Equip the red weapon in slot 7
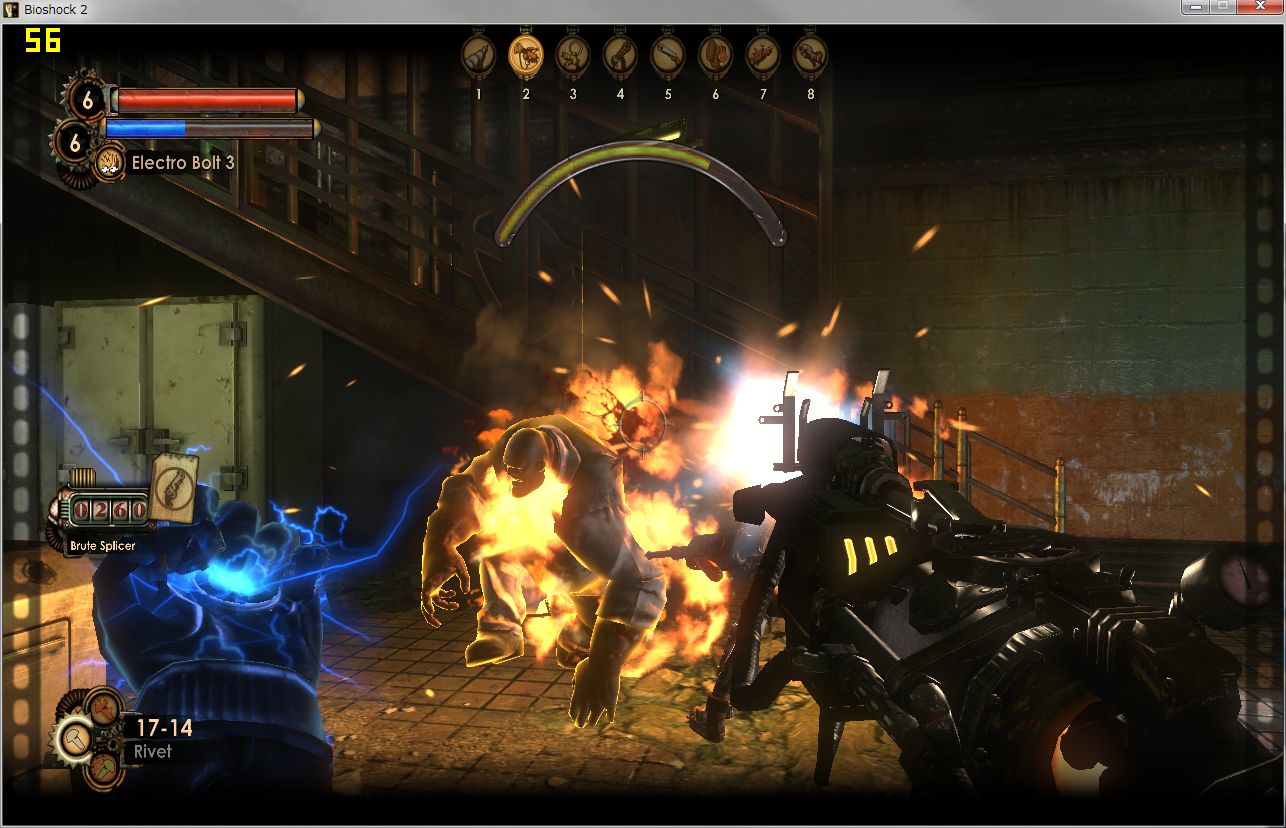 pyautogui.click(x=763, y=54)
